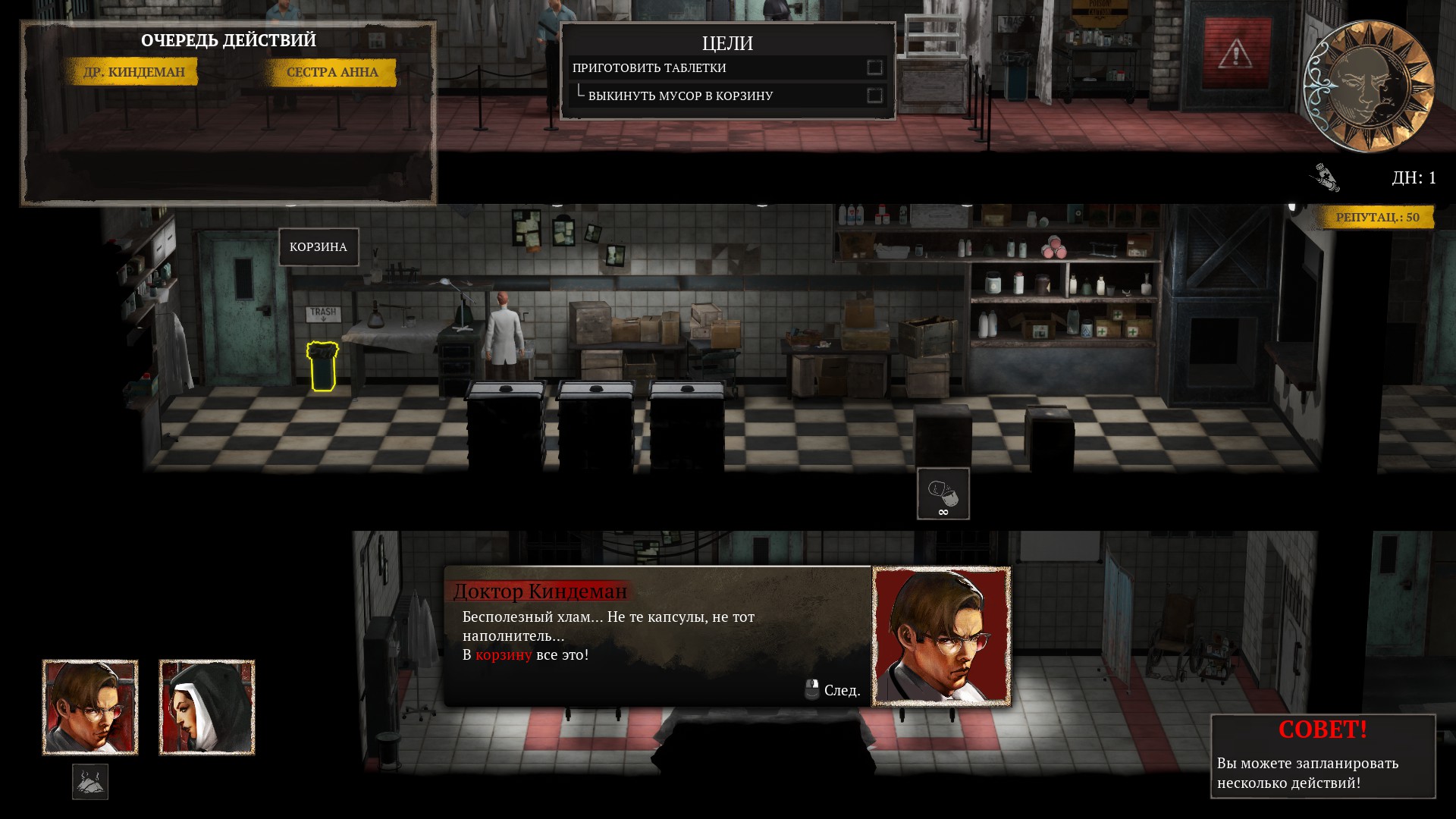Viewport: 1456px width, 819px height.
Task: Open the sun and moon clock medallion
Action: click(1368, 86)
